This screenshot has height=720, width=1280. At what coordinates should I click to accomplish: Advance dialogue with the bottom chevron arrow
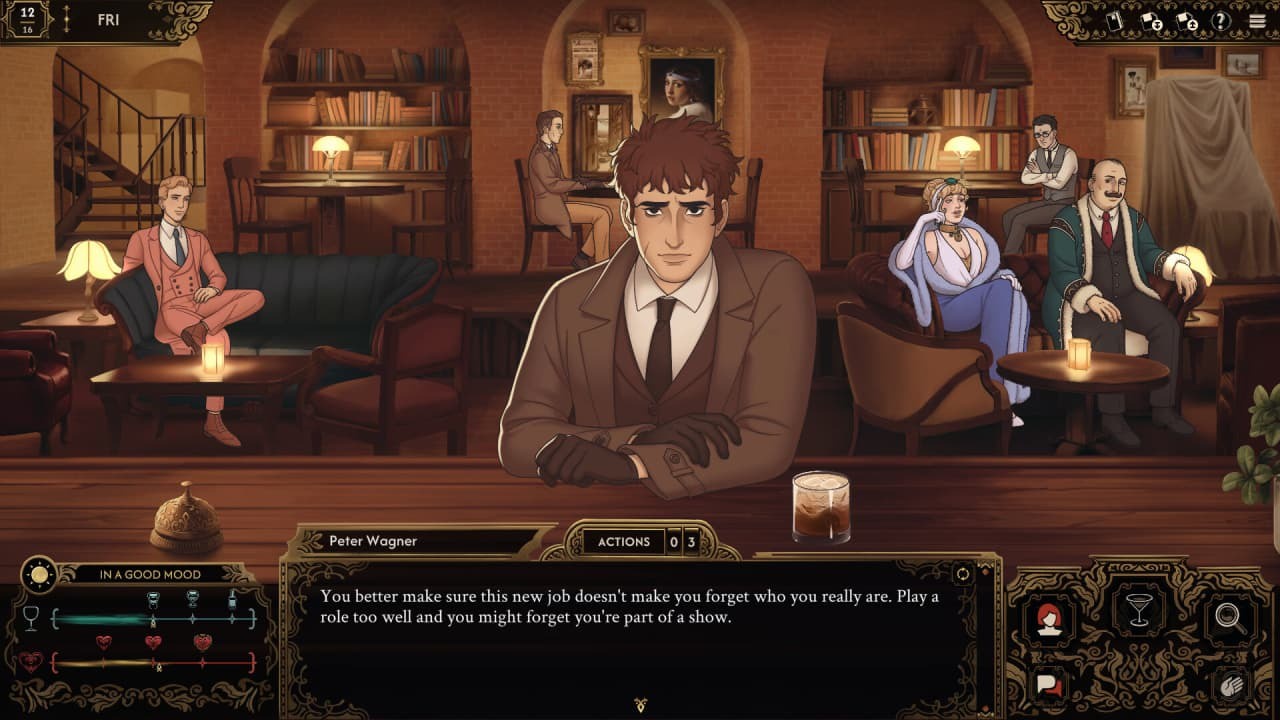pos(639,703)
